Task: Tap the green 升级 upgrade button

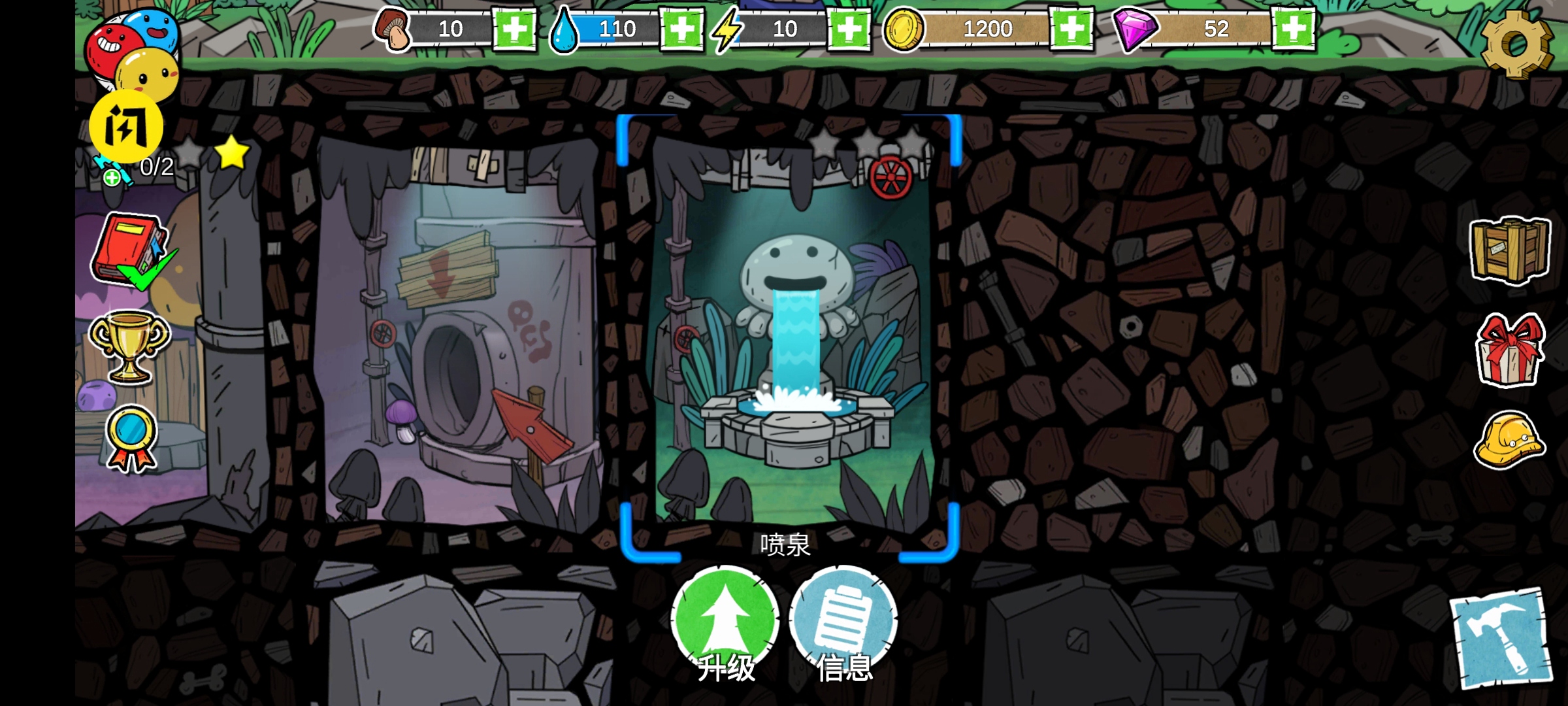Action: point(725,621)
